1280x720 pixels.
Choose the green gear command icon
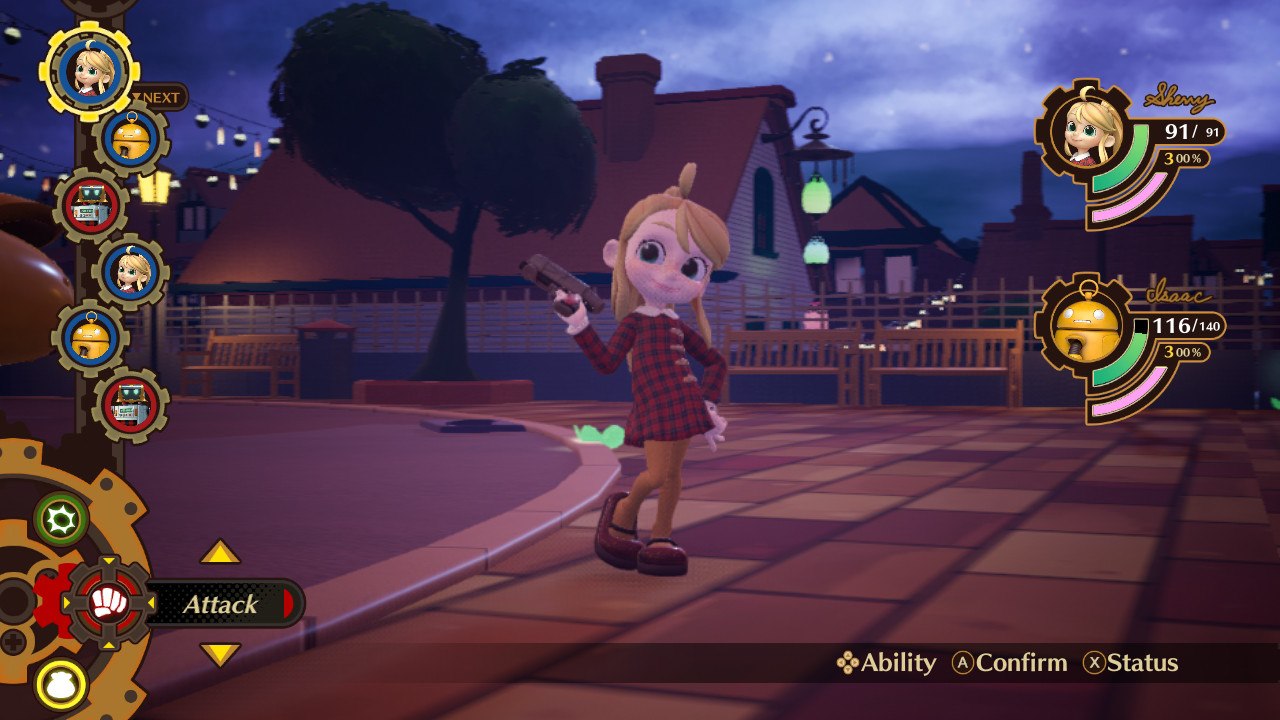(61, 519)
